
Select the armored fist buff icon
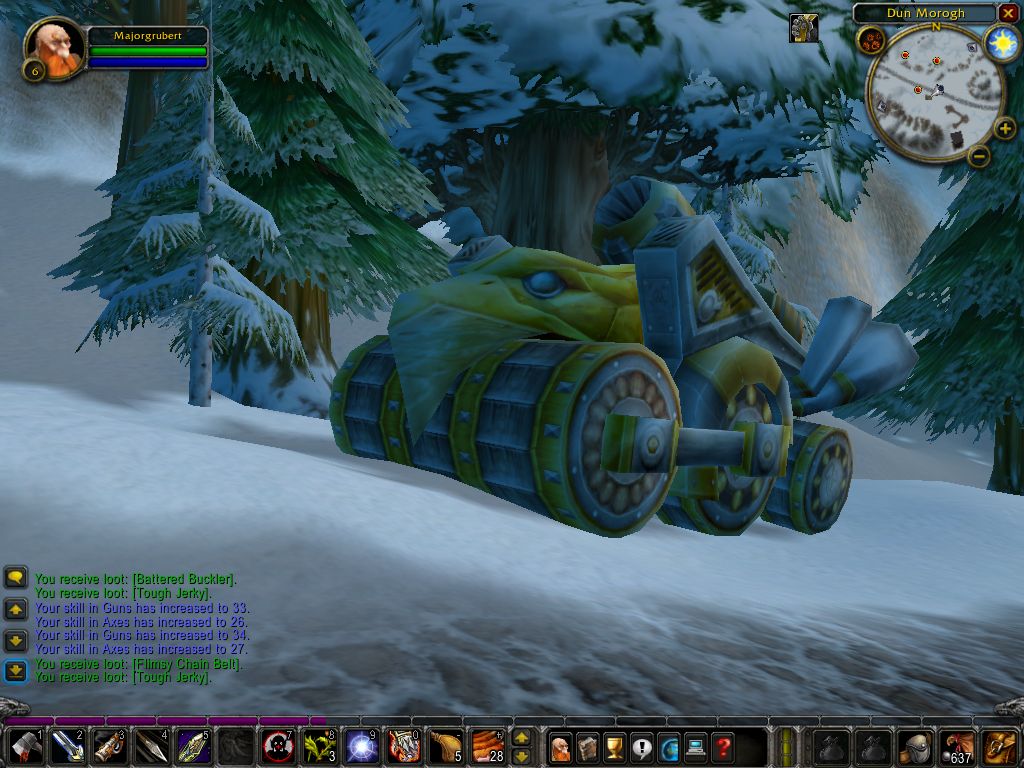tap(803, 28)
